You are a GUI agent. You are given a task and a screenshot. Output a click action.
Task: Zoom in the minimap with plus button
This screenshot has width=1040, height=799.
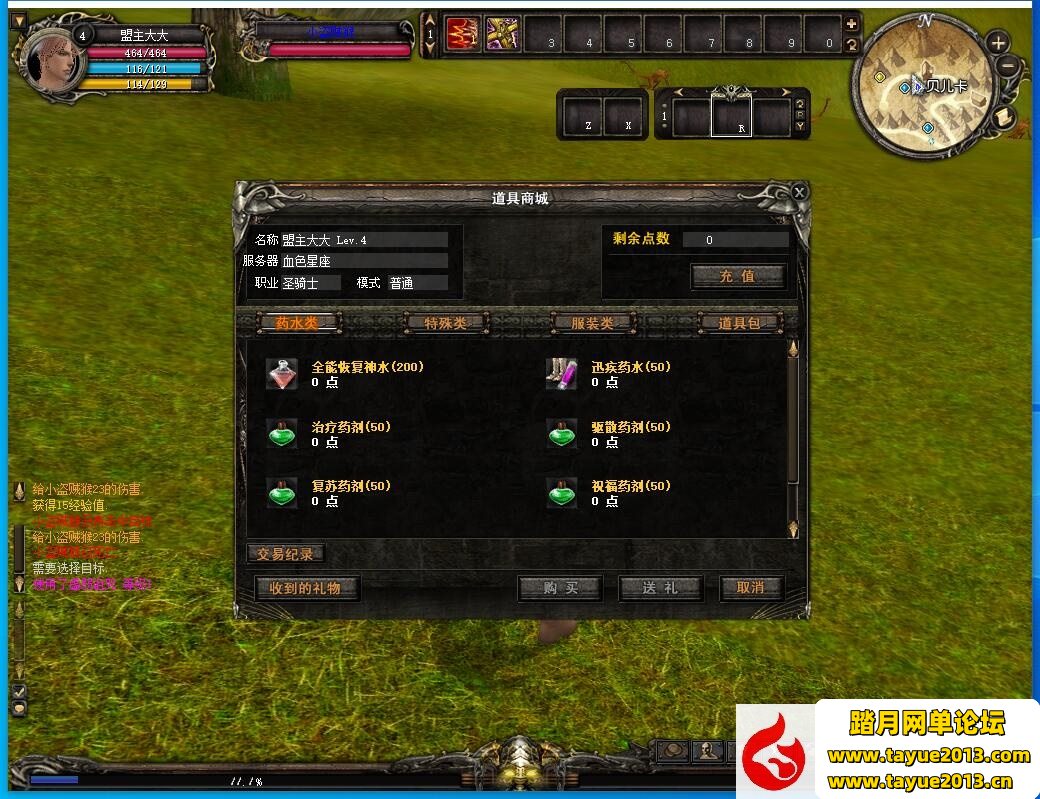998,43
